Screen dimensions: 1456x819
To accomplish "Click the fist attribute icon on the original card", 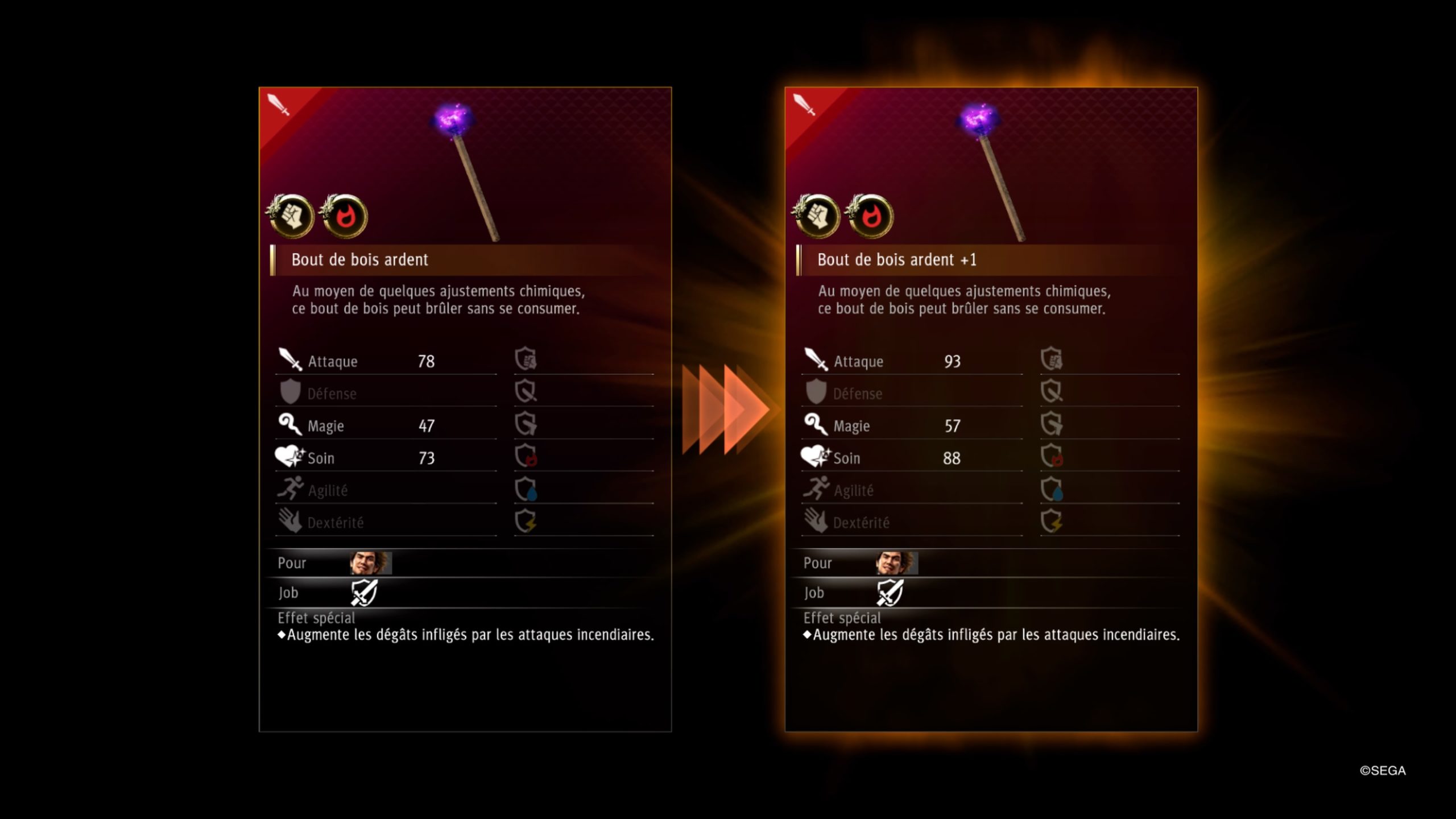I will pos(291,216).
